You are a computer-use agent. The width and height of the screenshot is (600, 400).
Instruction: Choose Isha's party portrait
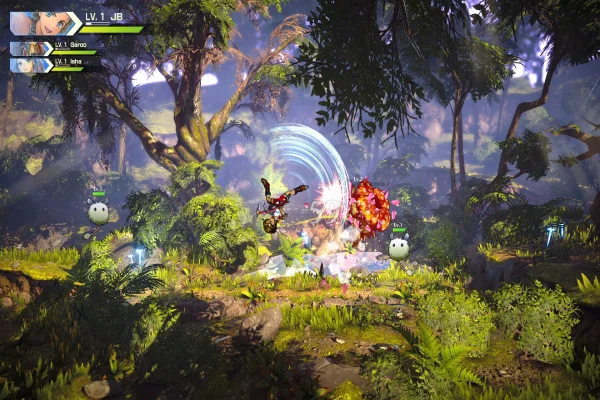click(x=29, y=65)
